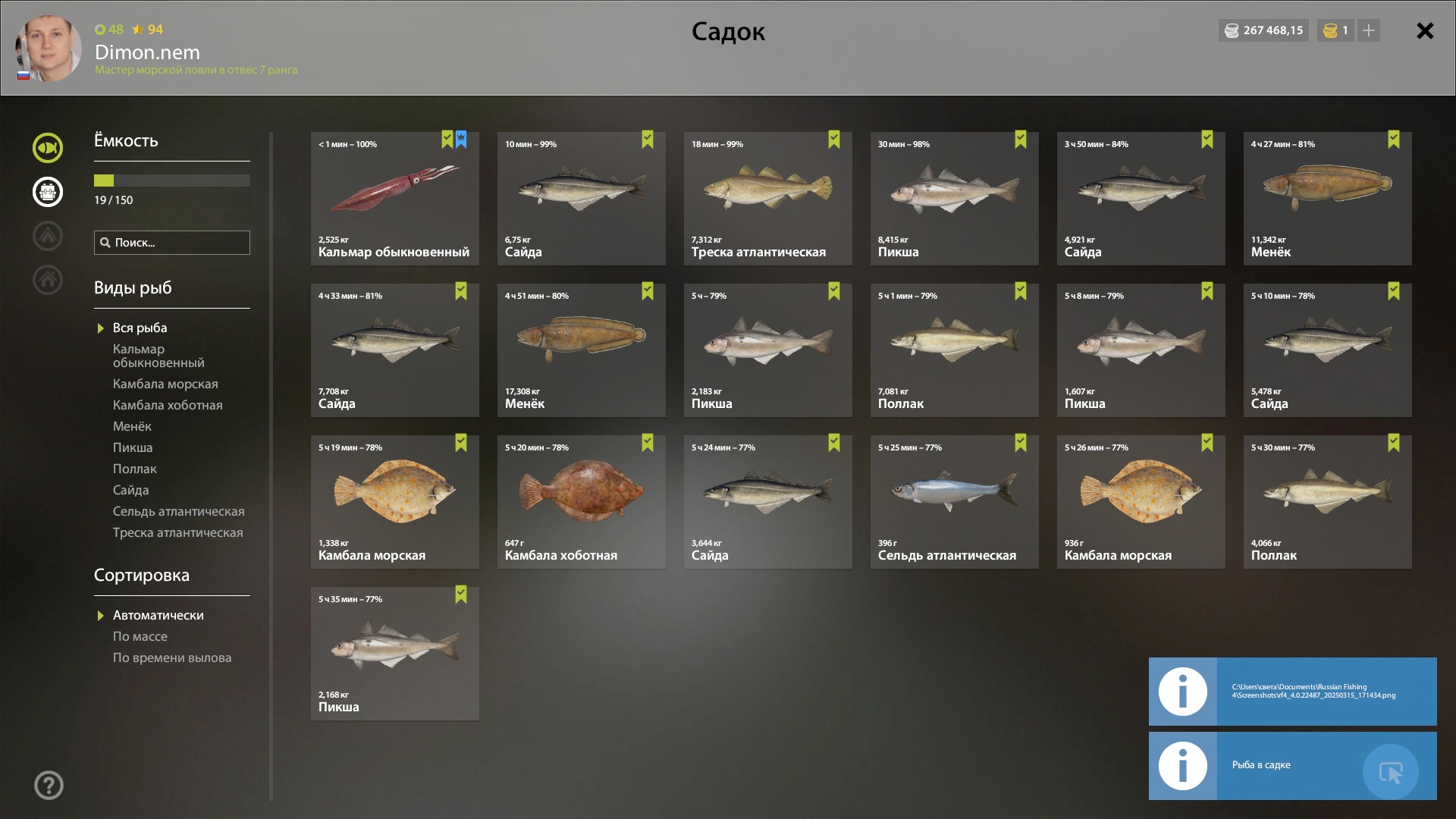Open the screenshot file path notification
The width and height of the screenshot is (1456, 819).
[x=1292, y=692]
